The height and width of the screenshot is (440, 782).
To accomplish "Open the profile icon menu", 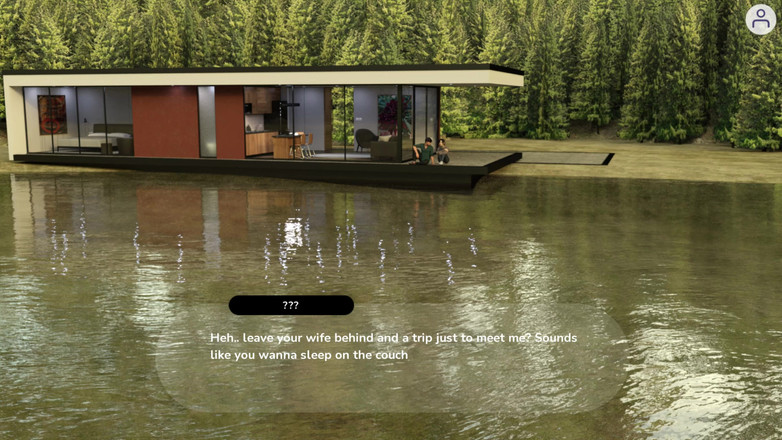I will [x=760, y=19].
